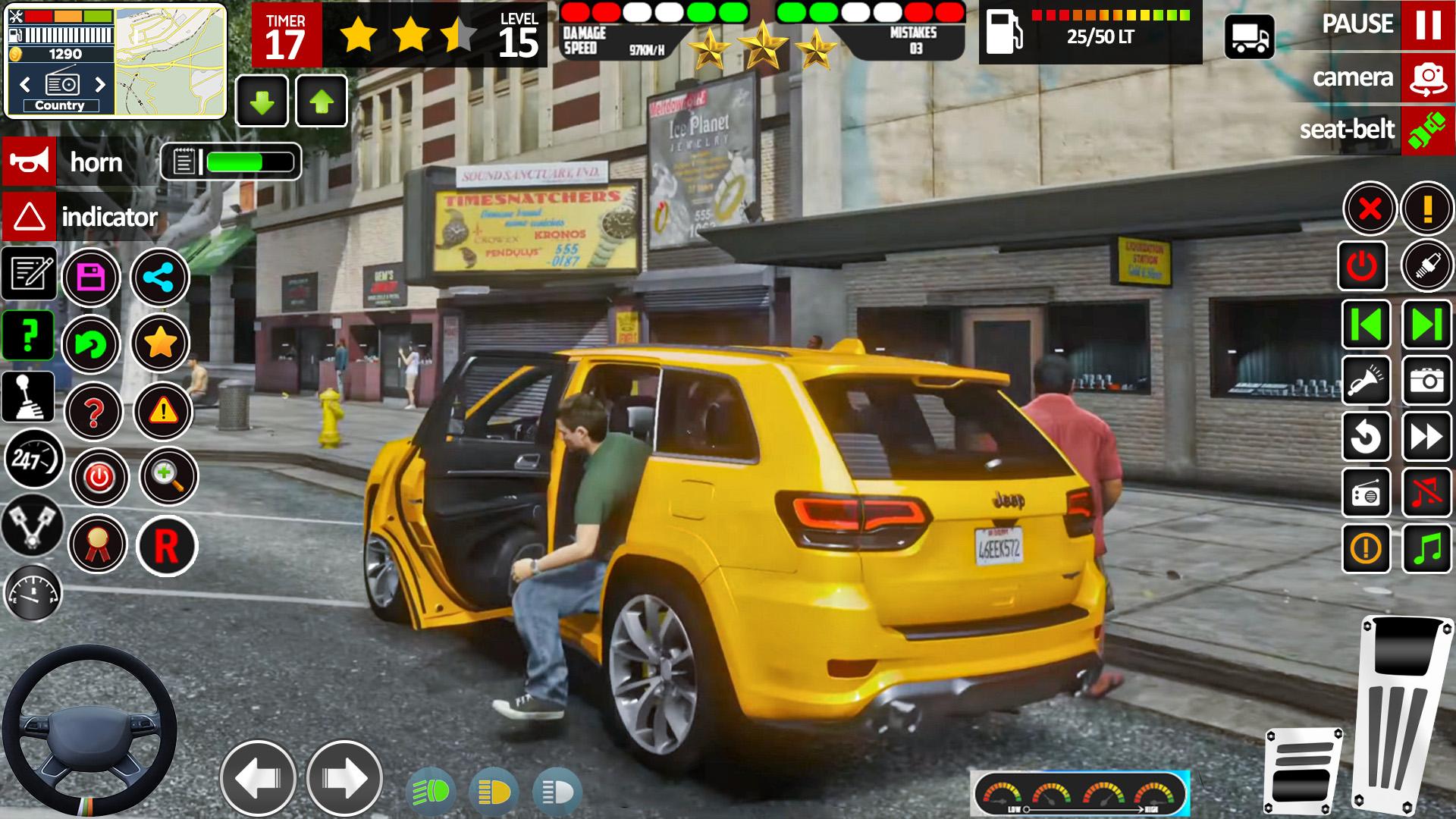This screenshot has width=1456, height=819.
Task: Open the minimap
Action: [x=171, y=61]
